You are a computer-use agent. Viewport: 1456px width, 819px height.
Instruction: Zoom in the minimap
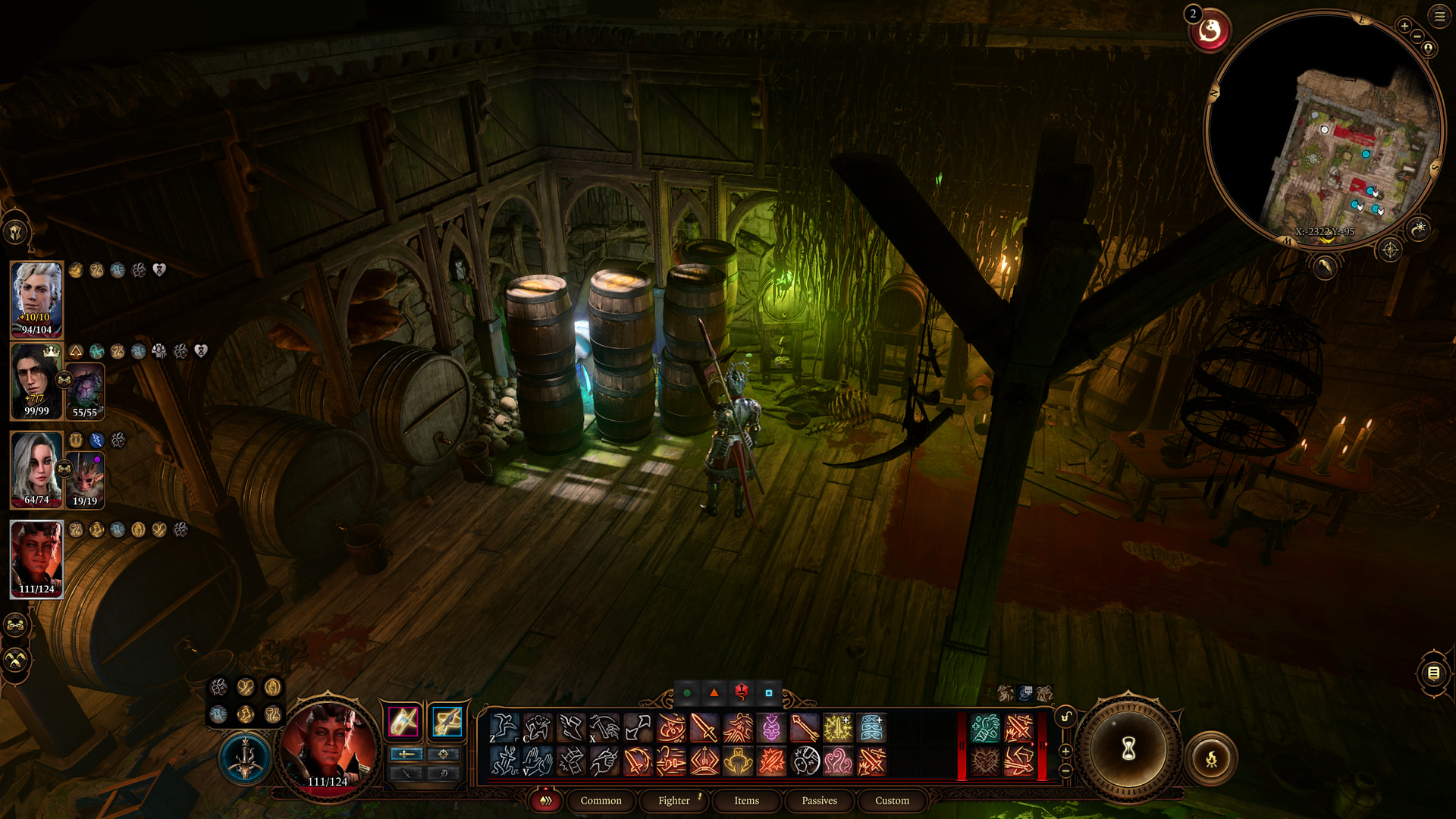coord(1404,27)
